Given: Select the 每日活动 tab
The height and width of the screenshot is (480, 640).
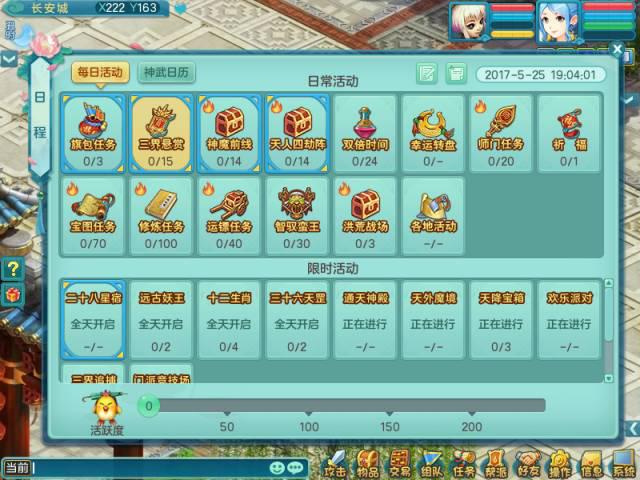Looking at the screenshot, I should (x=99, y=73).
